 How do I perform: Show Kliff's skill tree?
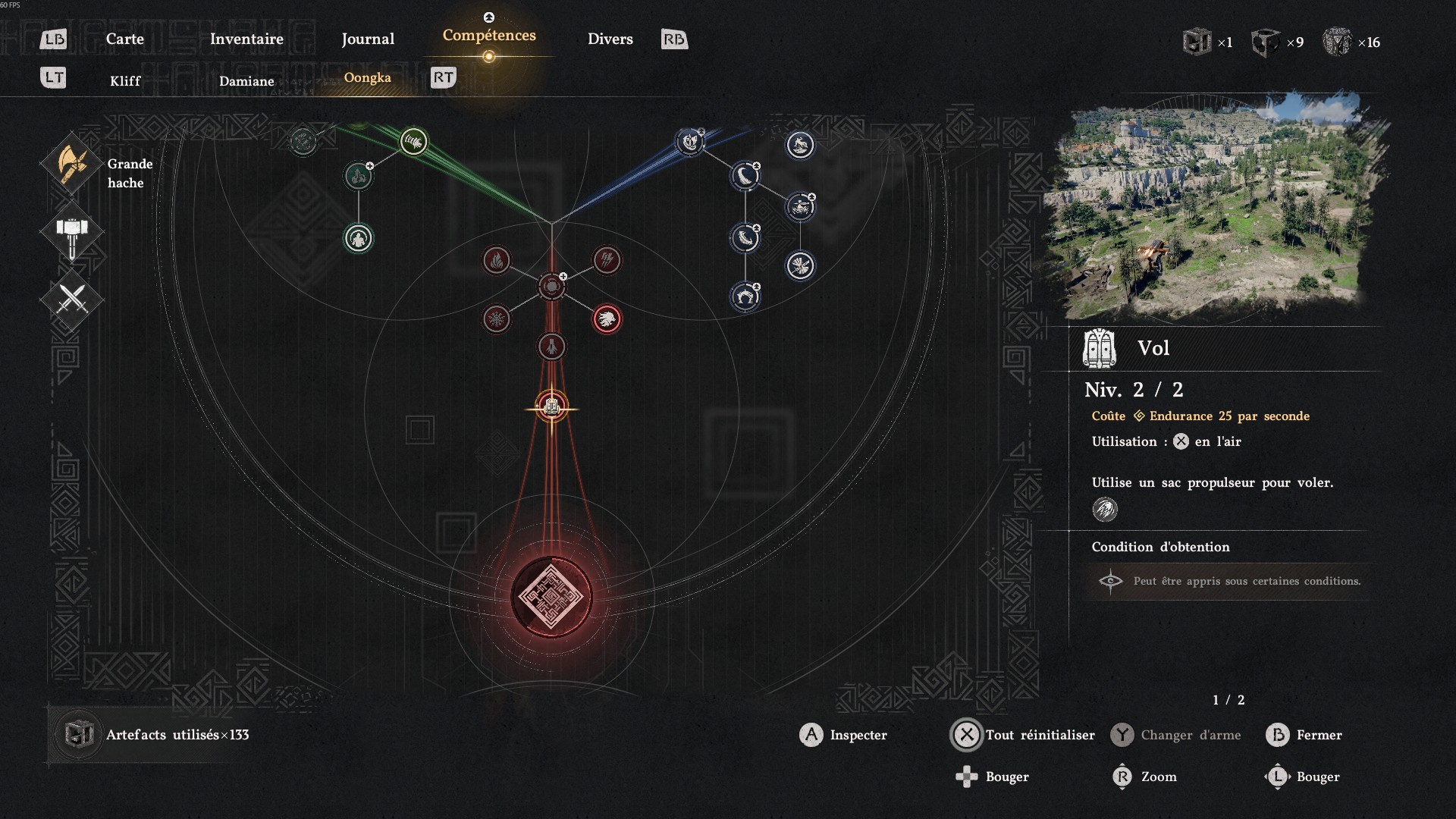(125, 81)
